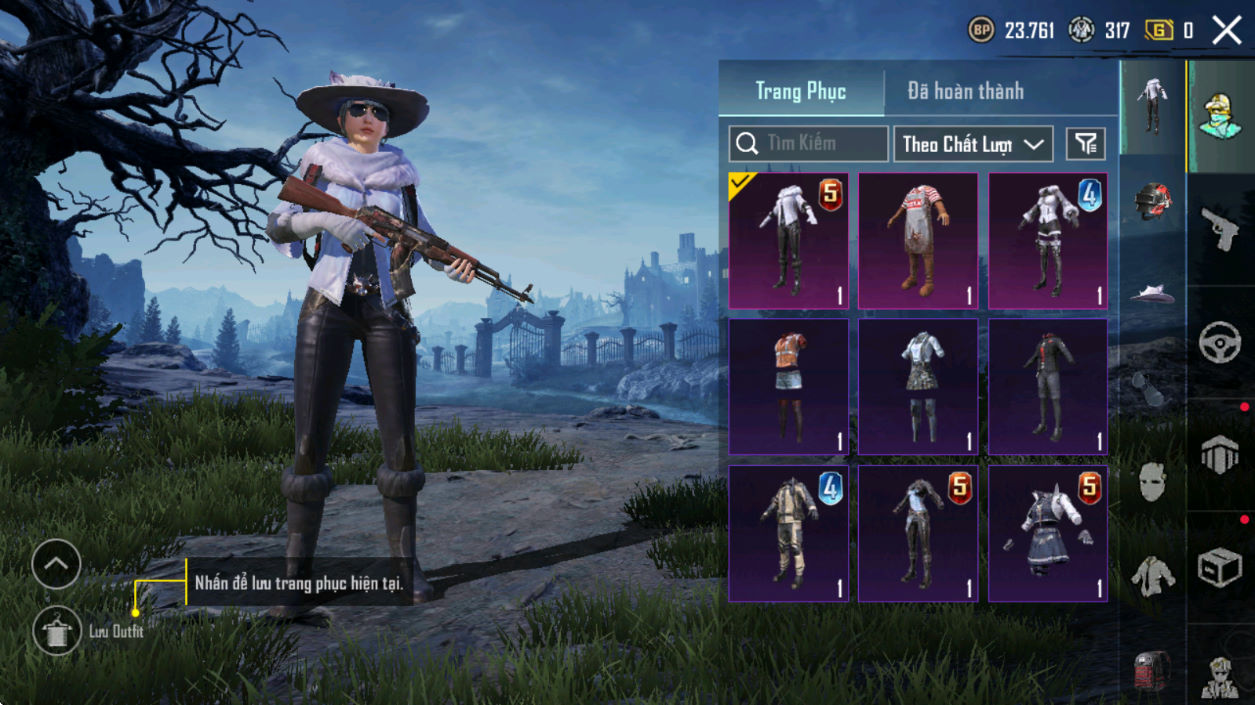Select the backpack category
This screenshot has height=705, width=1255.
(x=1152, y=669)
